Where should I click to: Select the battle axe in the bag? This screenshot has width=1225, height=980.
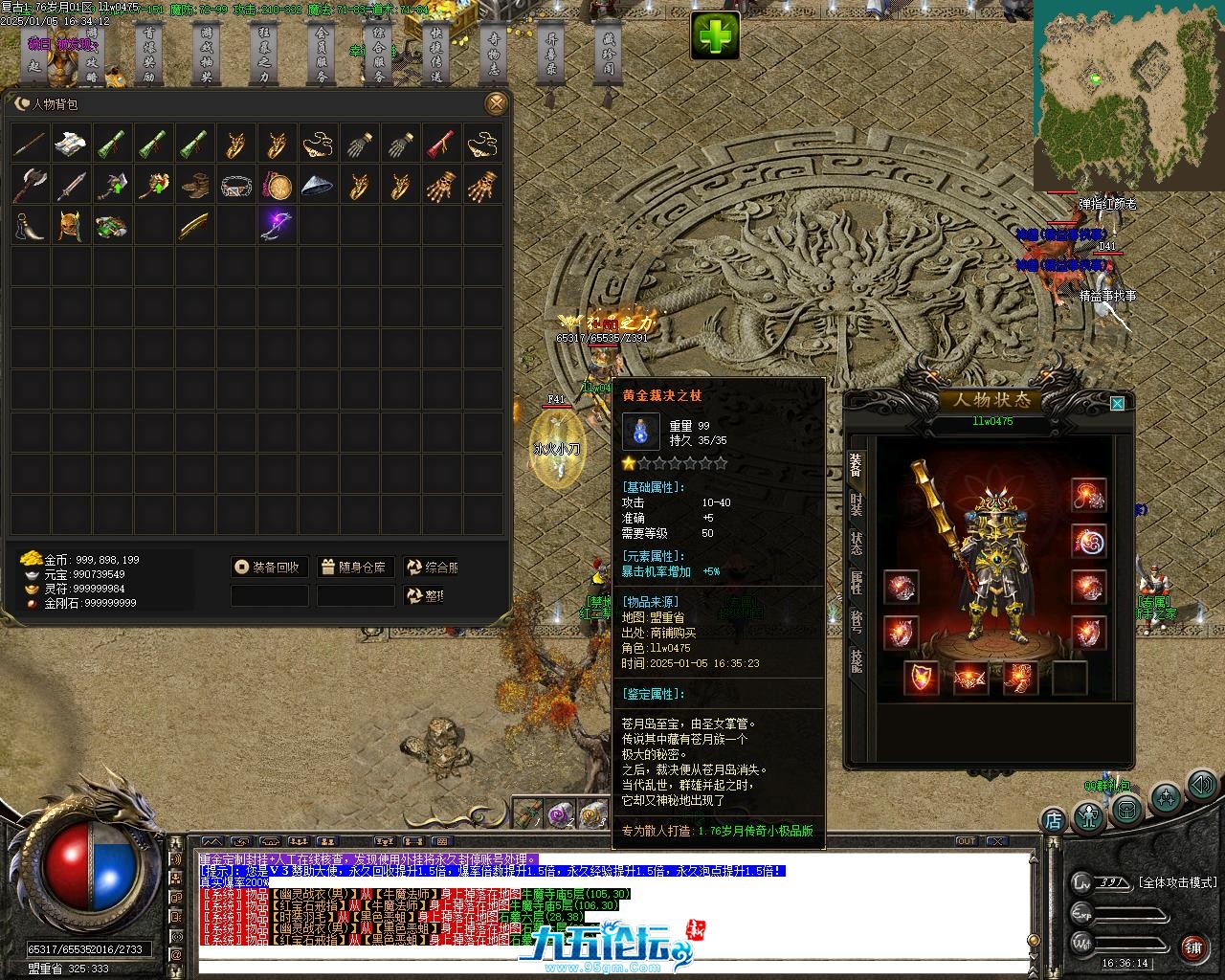31,185
